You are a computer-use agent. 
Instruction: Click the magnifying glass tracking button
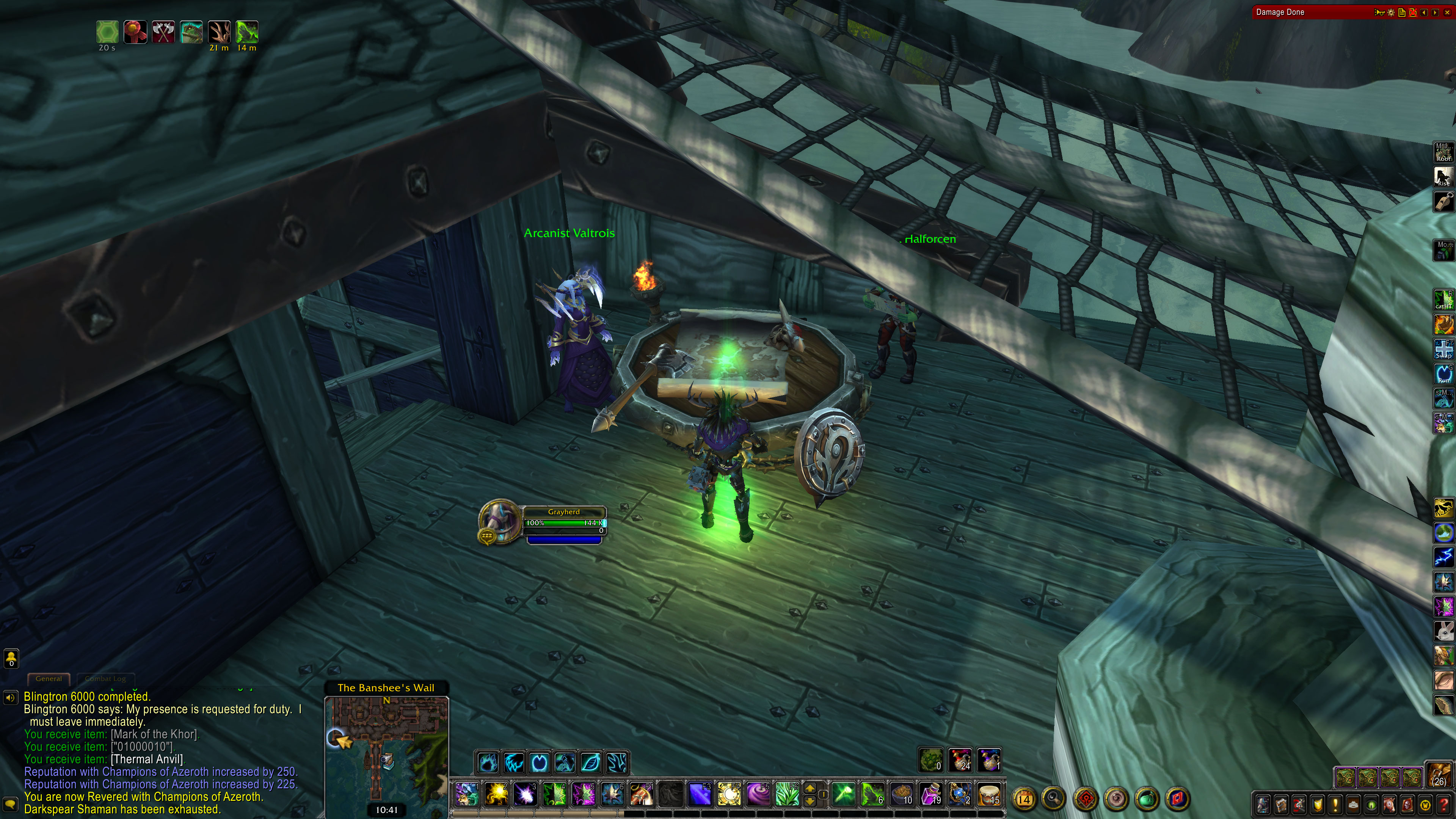pyautogui.click(x=1054, y=799)
